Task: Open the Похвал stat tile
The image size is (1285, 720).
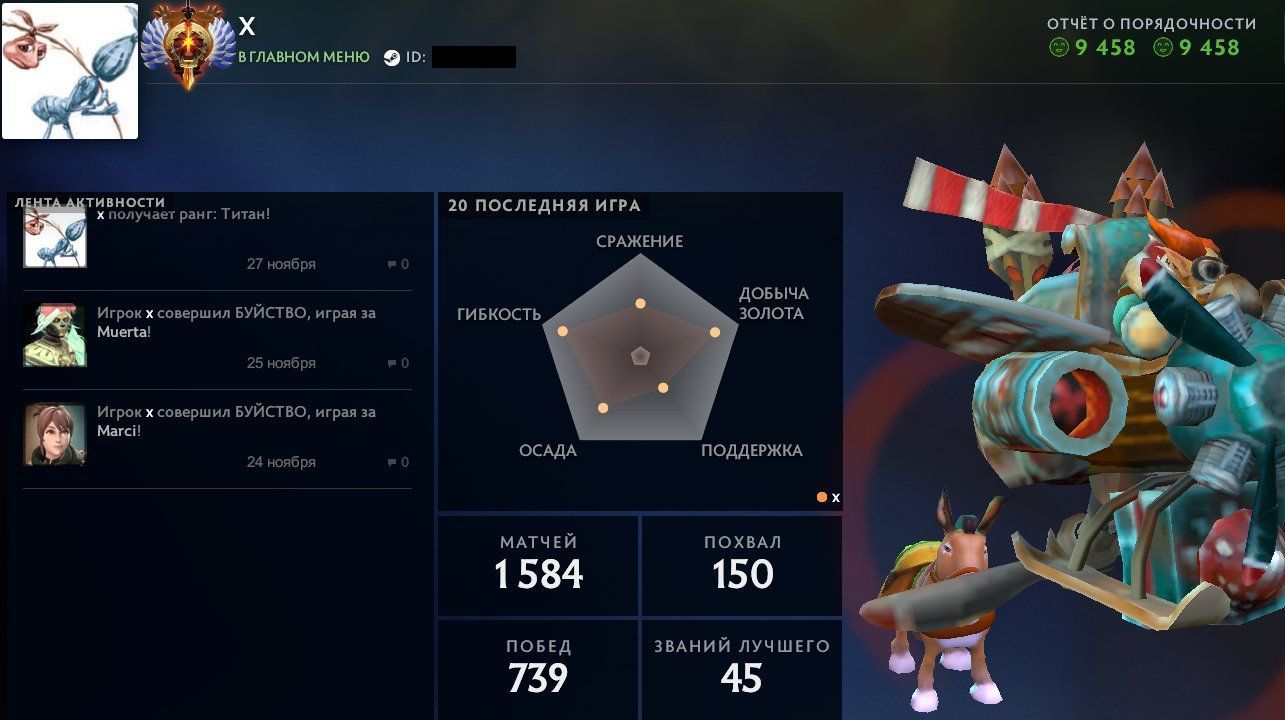Action: (742, 564)
